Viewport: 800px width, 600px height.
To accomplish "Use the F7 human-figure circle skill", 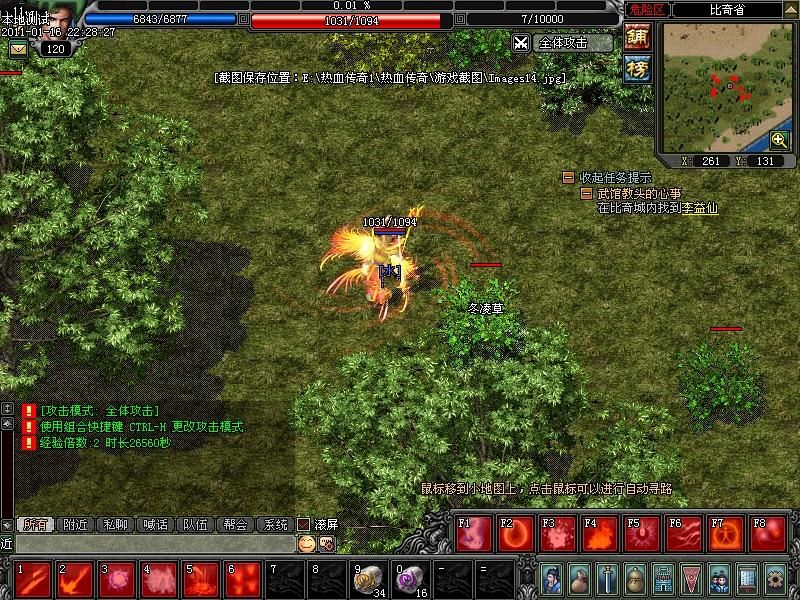I will [726, 535].
